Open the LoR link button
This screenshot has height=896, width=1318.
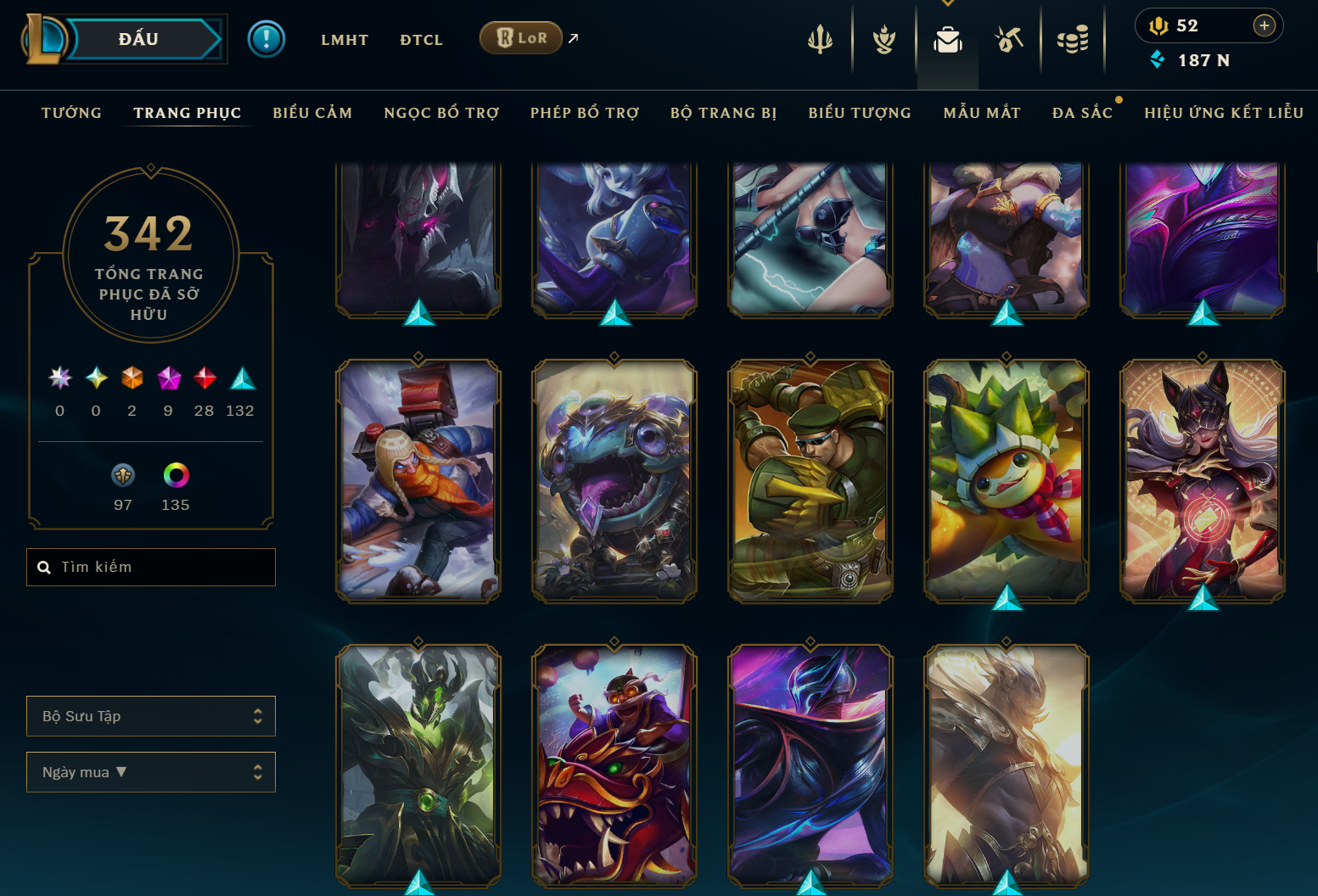521,38
